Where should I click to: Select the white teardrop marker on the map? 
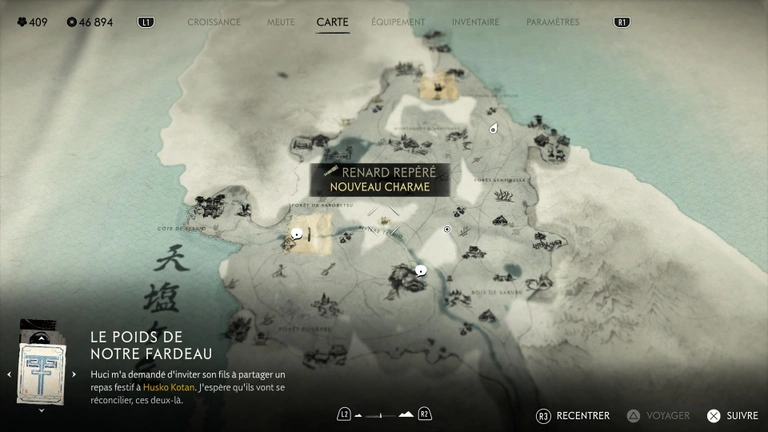[x=494, y=129]
